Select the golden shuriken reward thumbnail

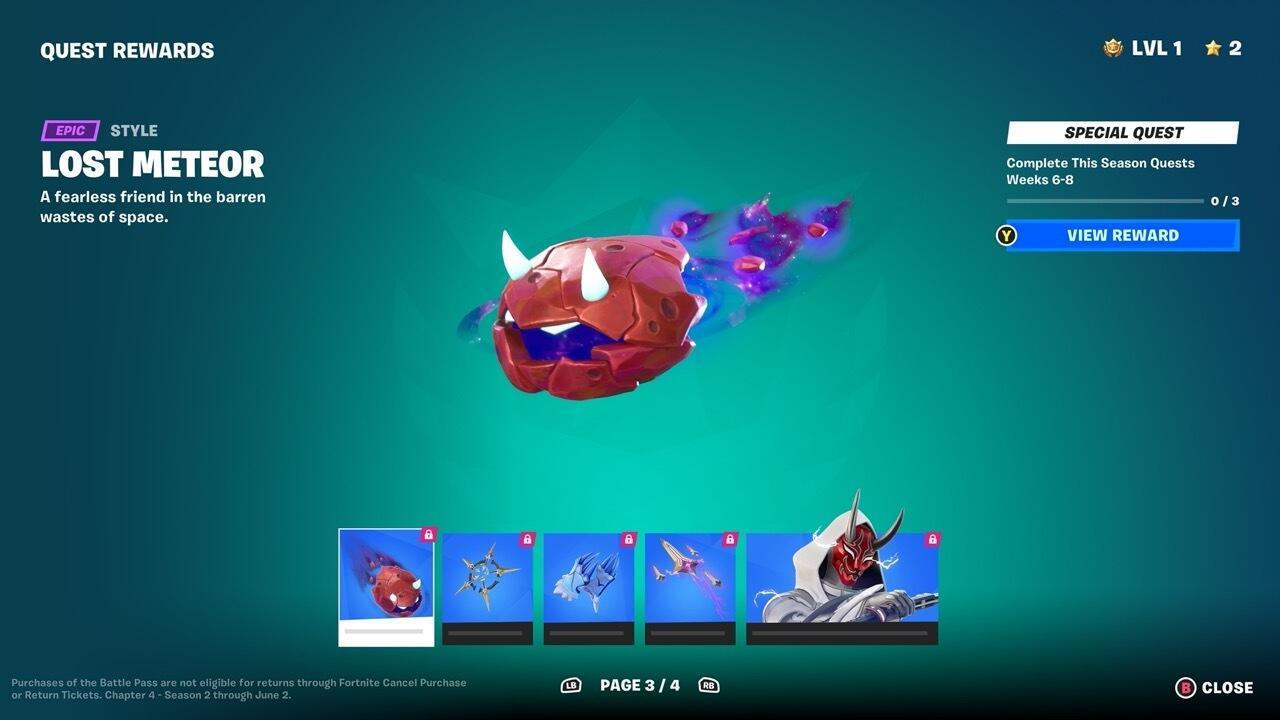[x=486, y=578]
